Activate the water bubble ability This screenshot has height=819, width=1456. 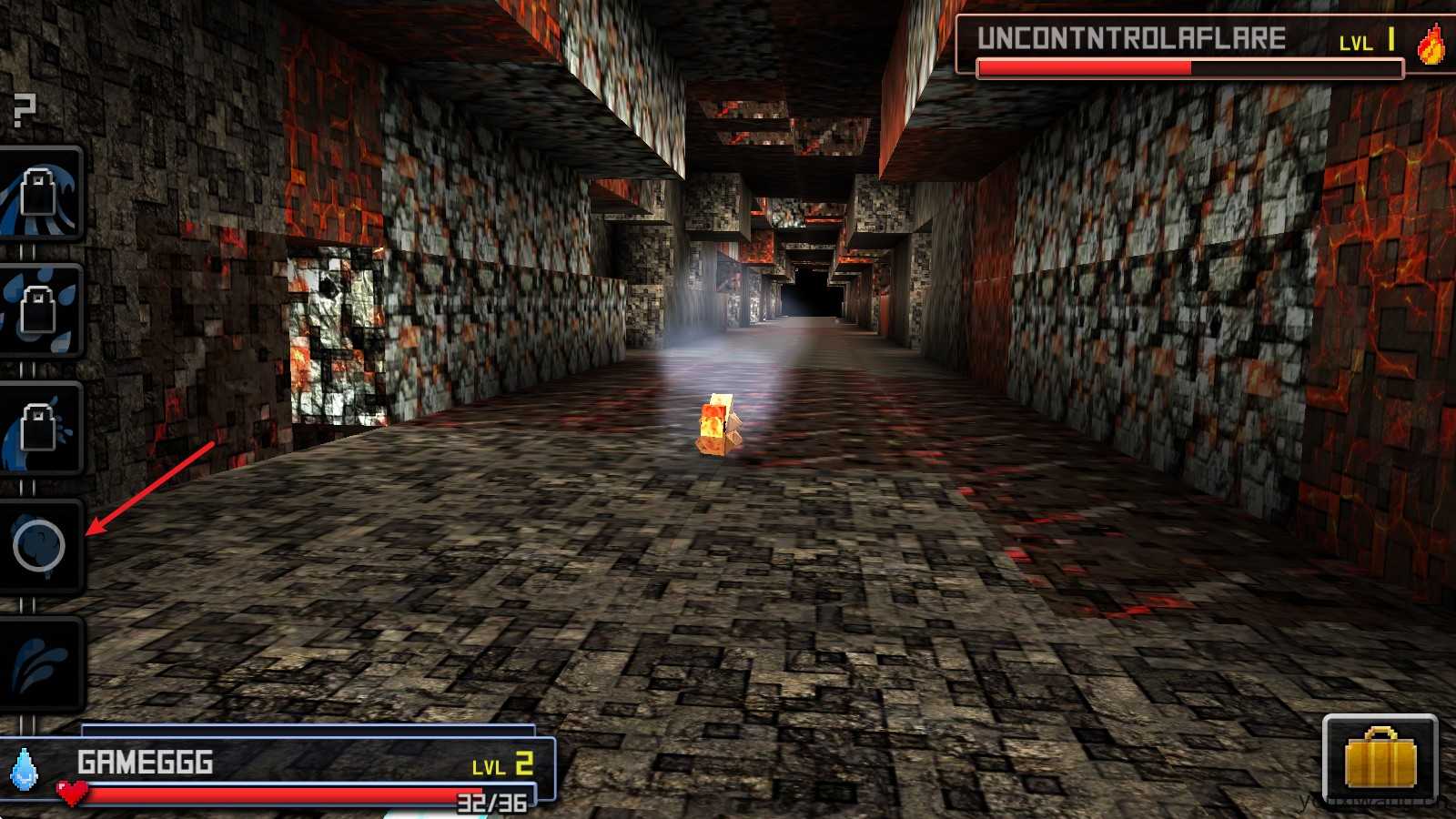pyautogui.click(x=39, y=546)
